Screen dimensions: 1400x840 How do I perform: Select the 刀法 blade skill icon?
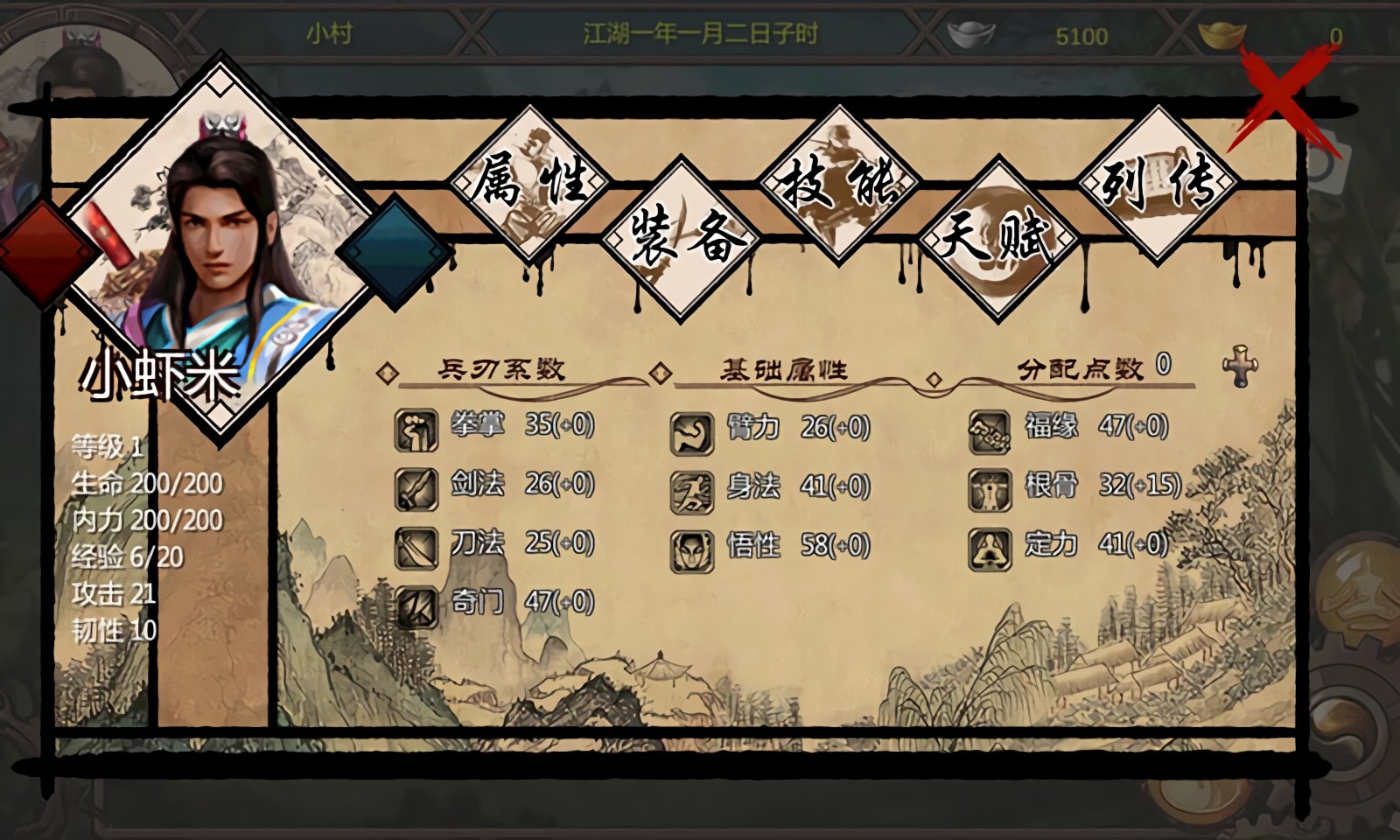click(417, 544)
